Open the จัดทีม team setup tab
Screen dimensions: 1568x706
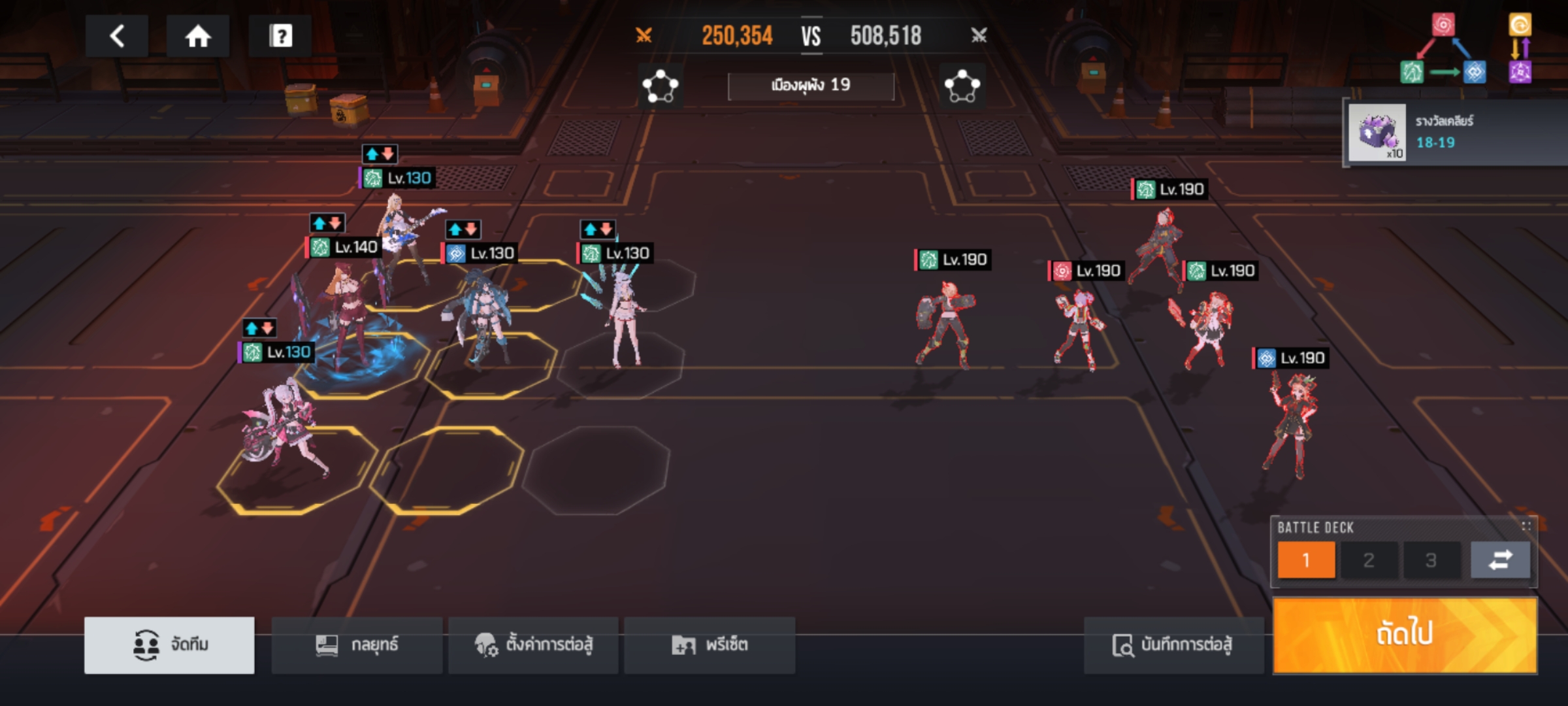pyautogui.click(x=169, y=645)
